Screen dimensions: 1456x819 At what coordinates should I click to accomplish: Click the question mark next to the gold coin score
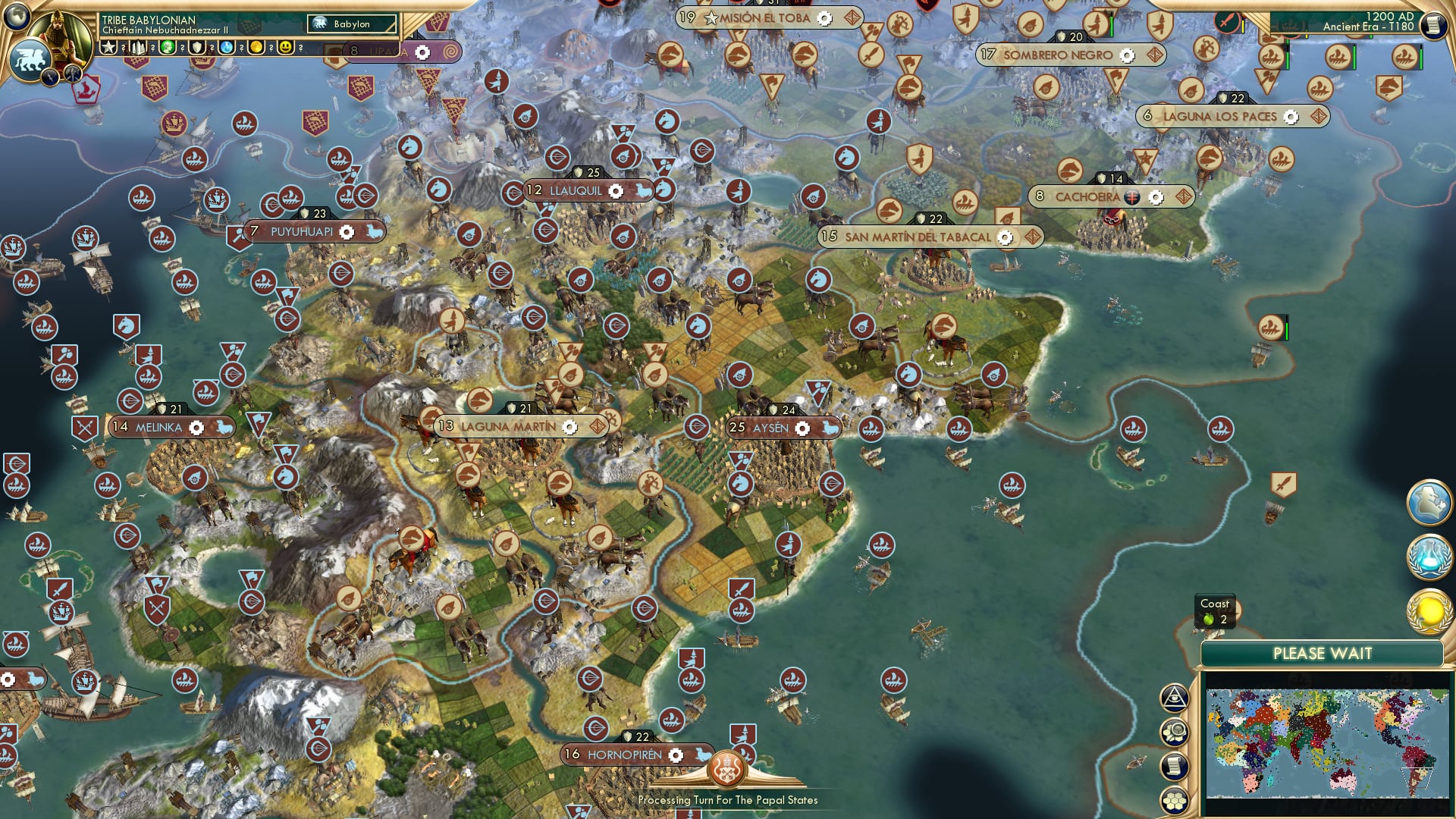(x=271, y=48)
